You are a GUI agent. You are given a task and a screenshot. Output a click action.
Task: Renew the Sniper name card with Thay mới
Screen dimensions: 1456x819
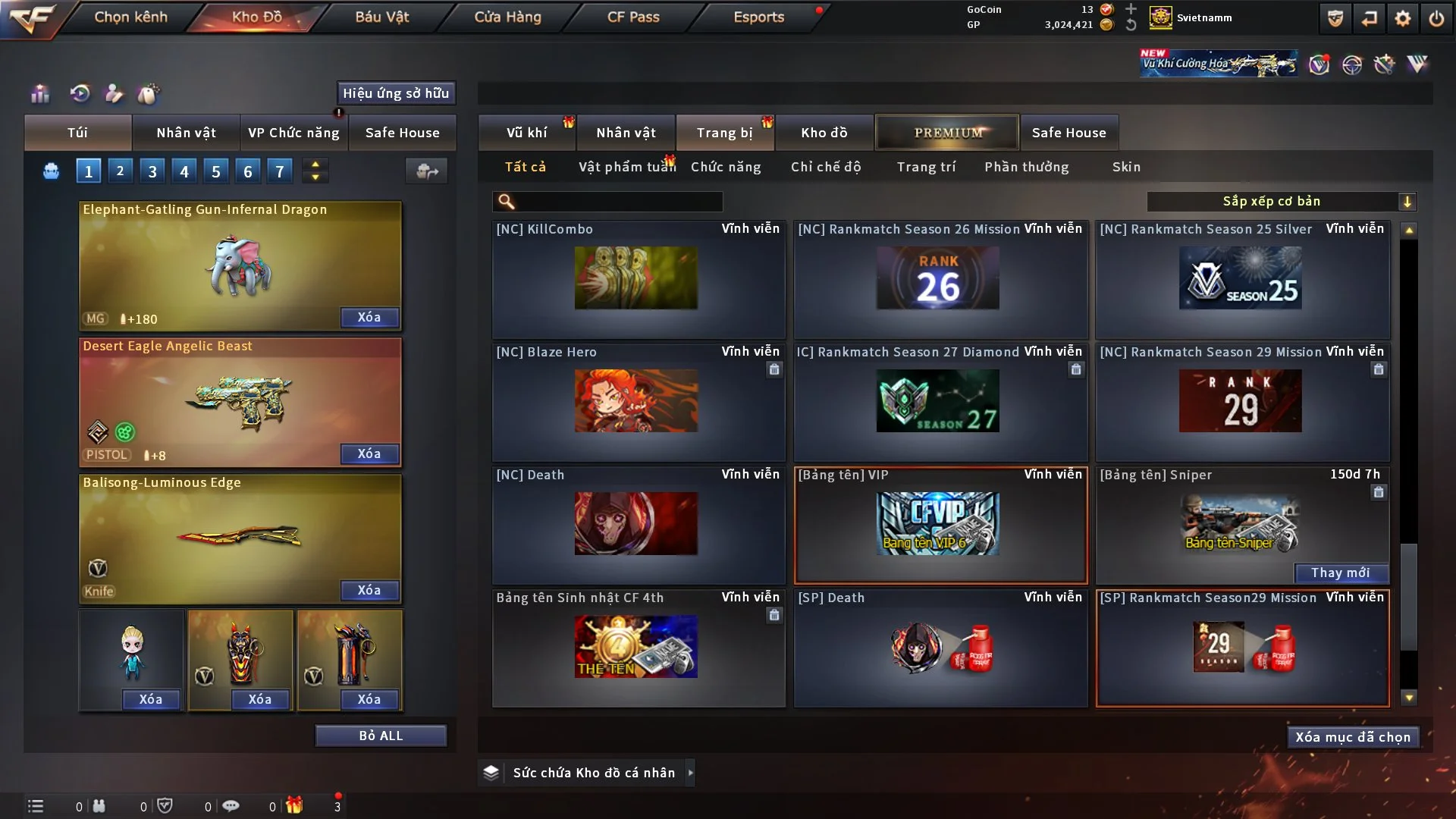click(1340, 573)
